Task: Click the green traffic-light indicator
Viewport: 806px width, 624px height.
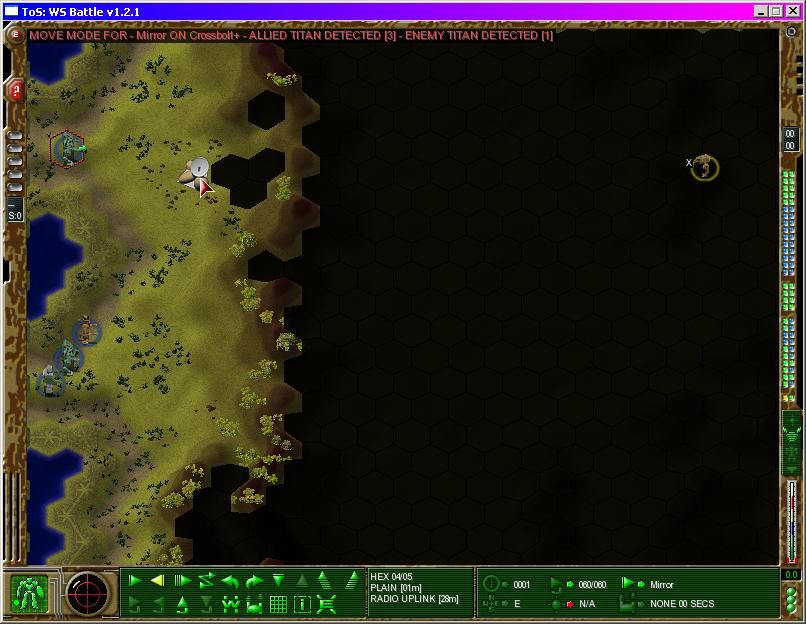Action: point(791,598)
